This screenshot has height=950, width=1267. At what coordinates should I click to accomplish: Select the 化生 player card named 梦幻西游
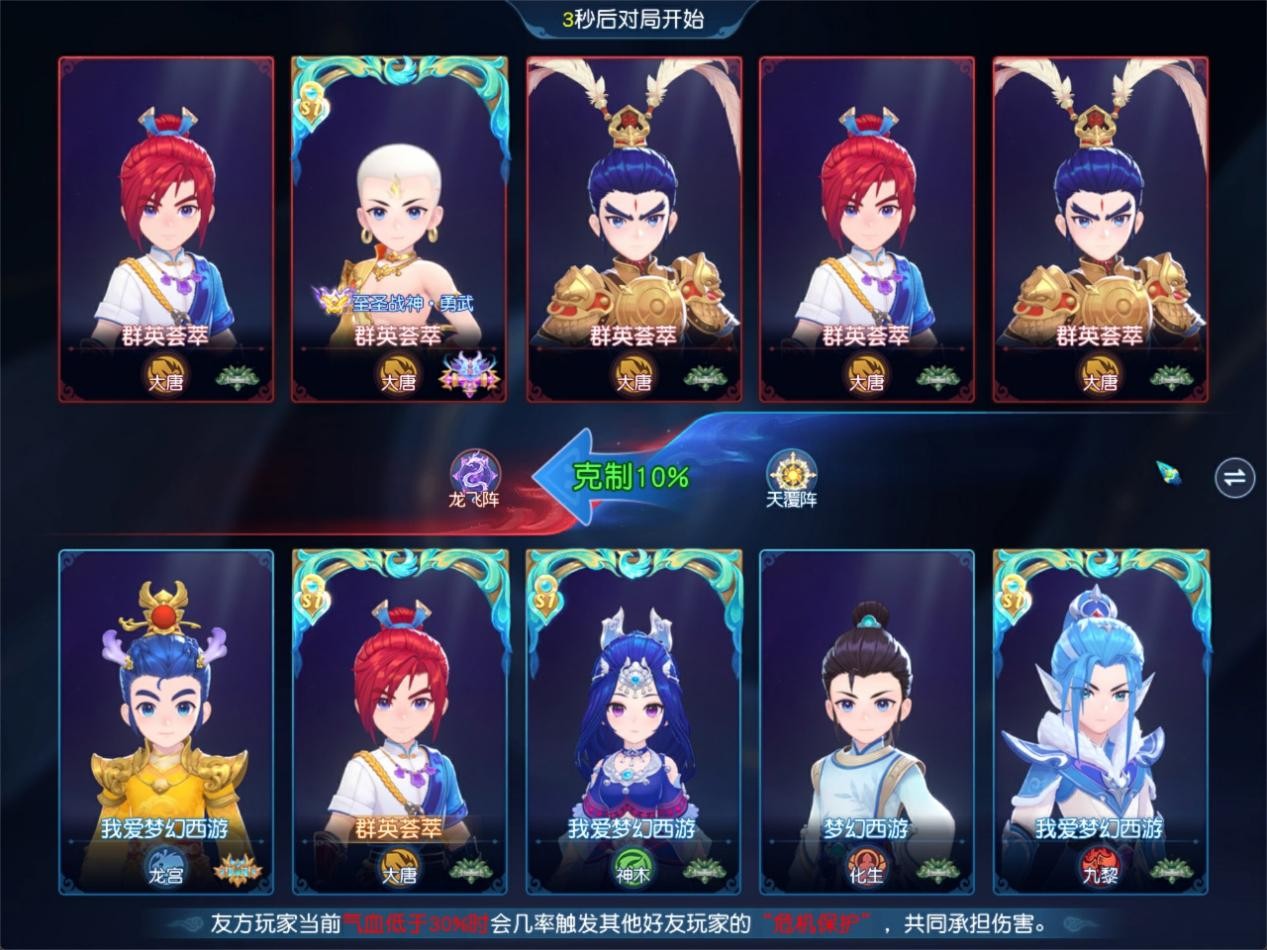pyautogui.click(x=867, y=722)
